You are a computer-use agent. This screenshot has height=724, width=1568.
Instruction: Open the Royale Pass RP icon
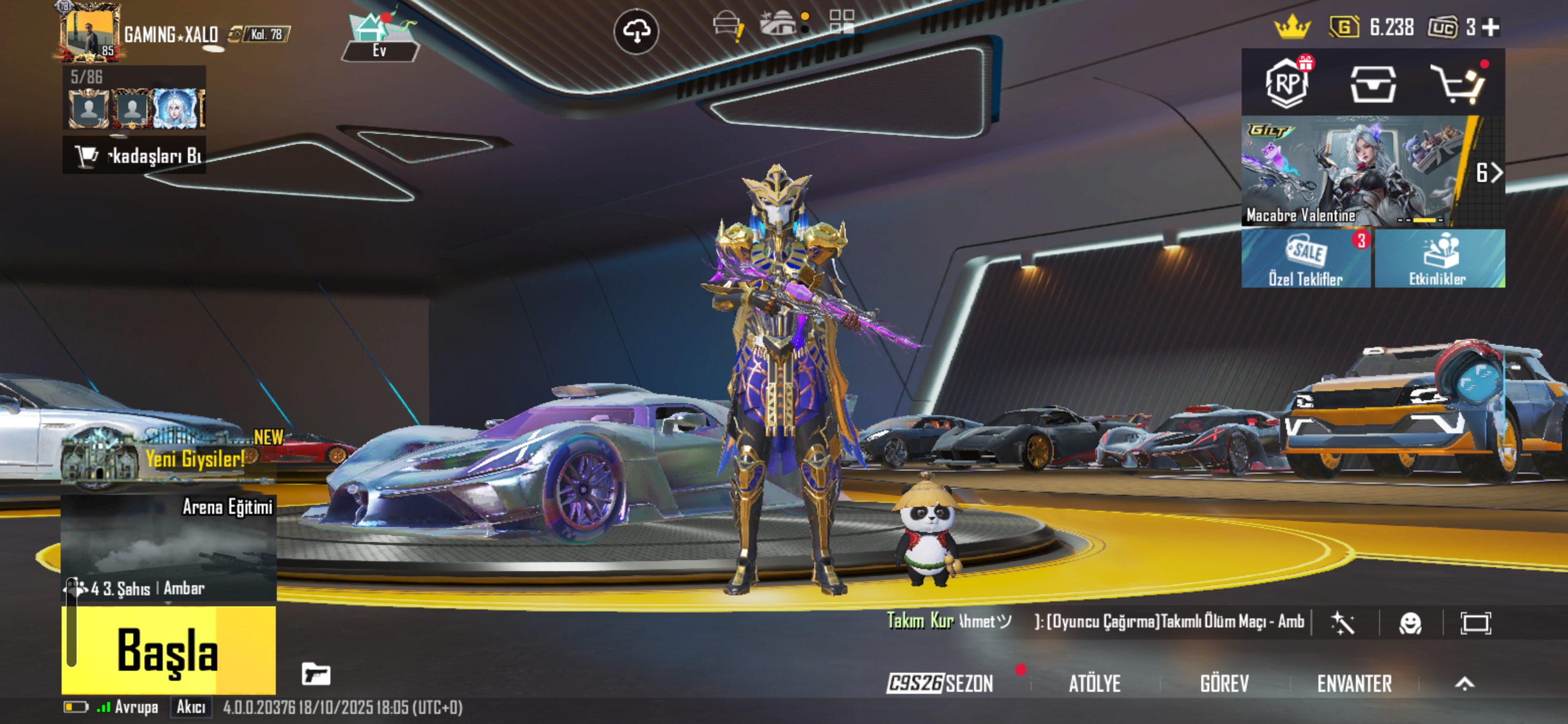tap(1287, 83)
